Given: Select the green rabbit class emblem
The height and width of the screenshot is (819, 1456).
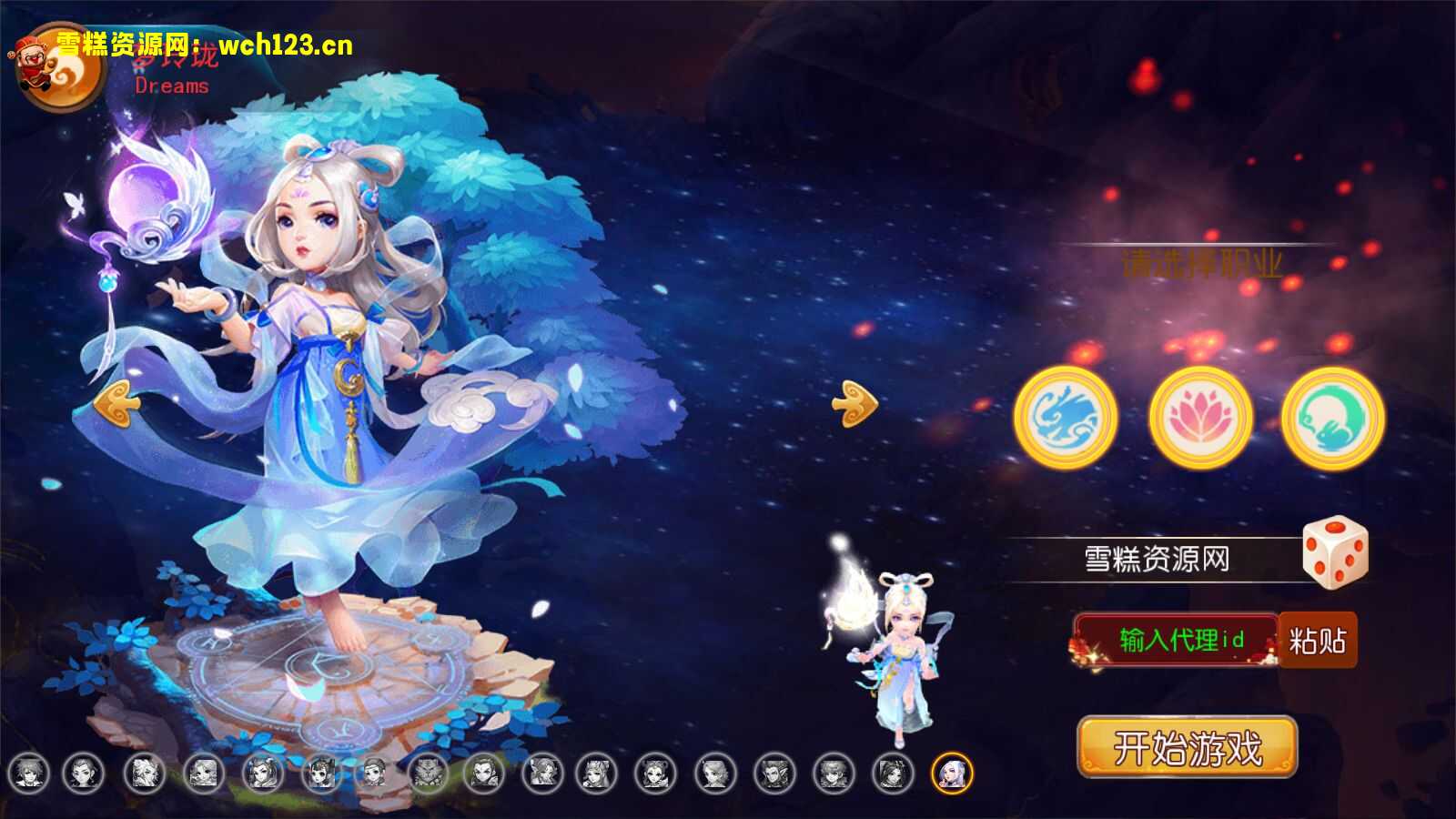Looking at the screenshot, I should (1331, 417).
